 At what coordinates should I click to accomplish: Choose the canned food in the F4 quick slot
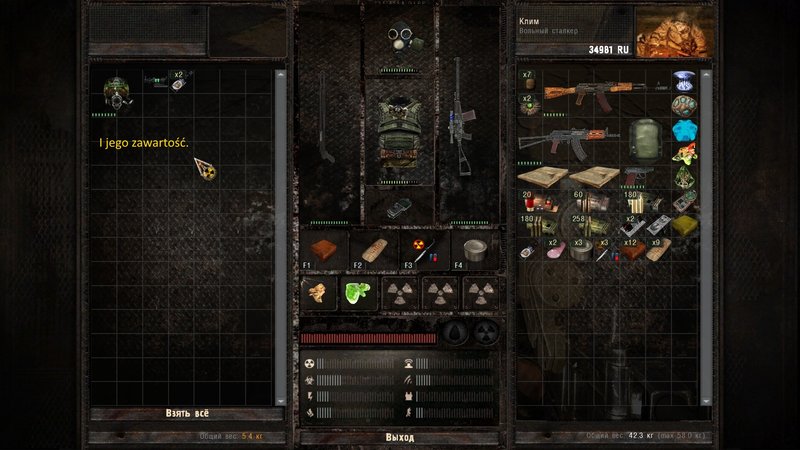[474, 248]
